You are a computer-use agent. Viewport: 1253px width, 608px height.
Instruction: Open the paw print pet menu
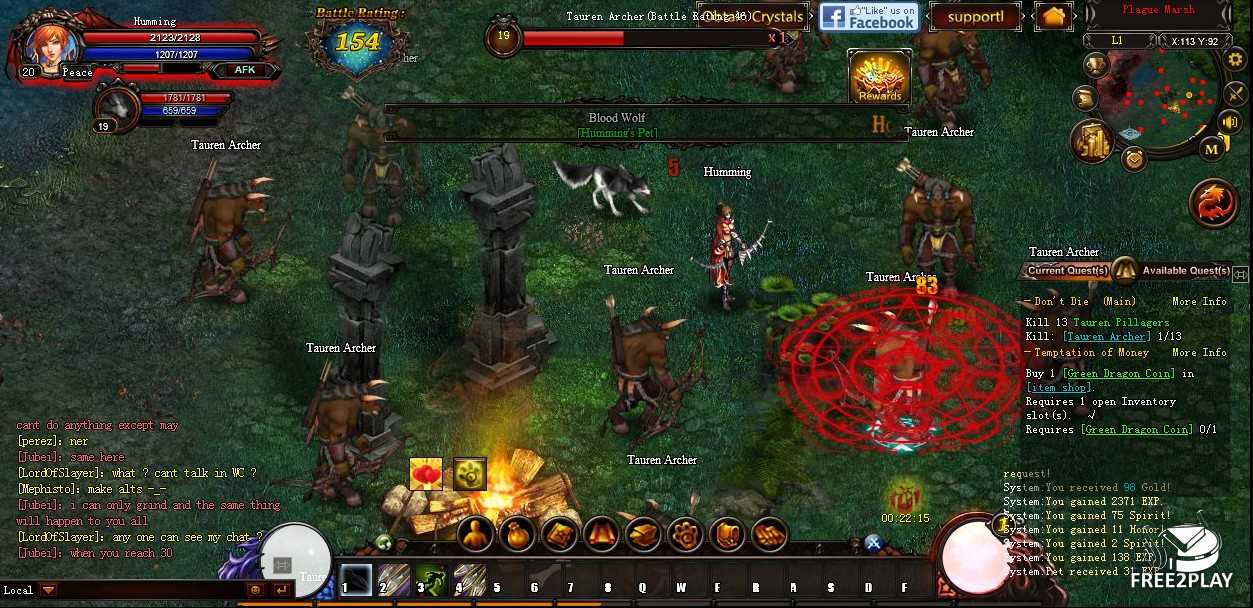[x=685, y=534]
